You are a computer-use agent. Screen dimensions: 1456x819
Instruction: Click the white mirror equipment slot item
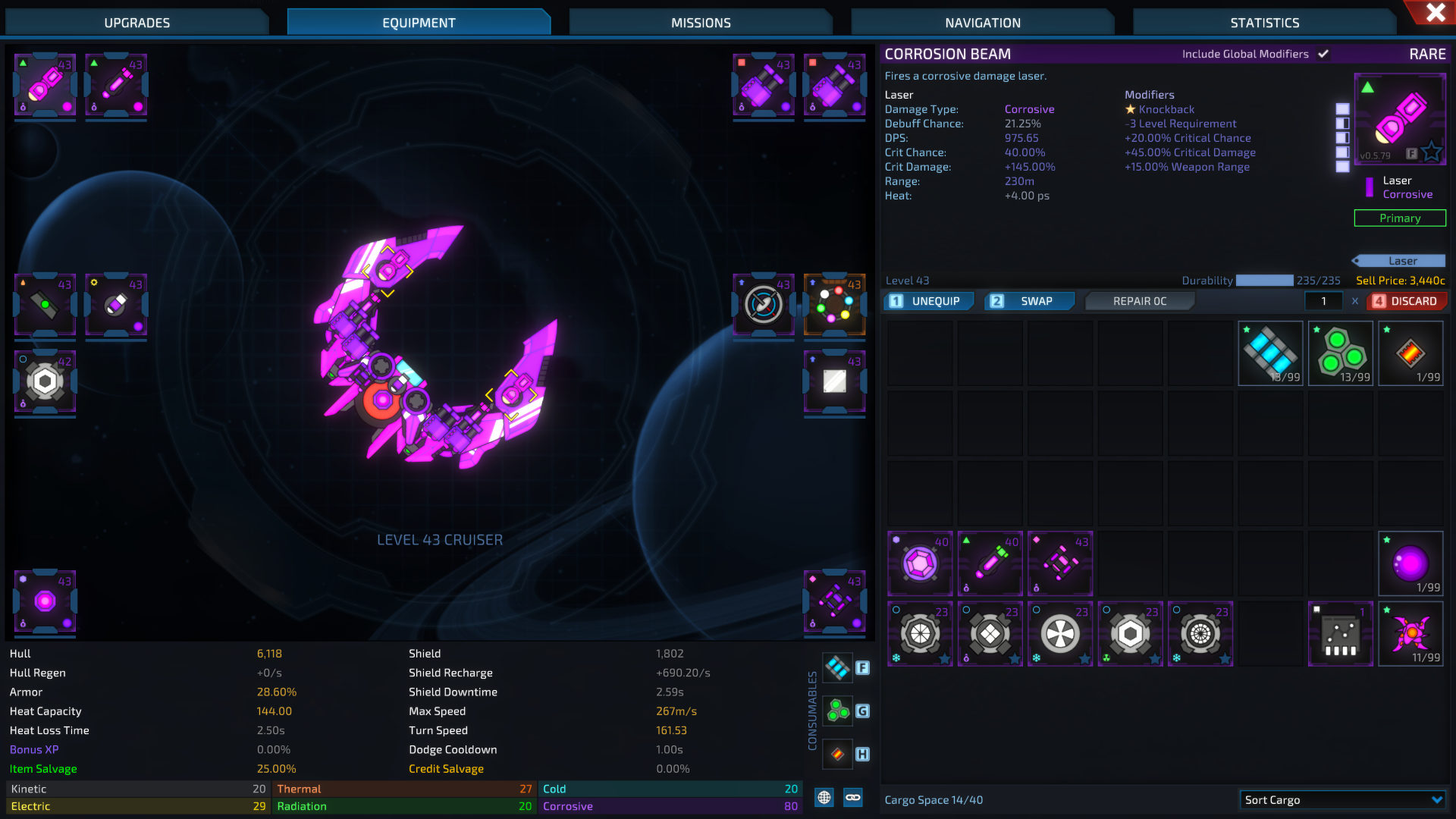[834, 381]
